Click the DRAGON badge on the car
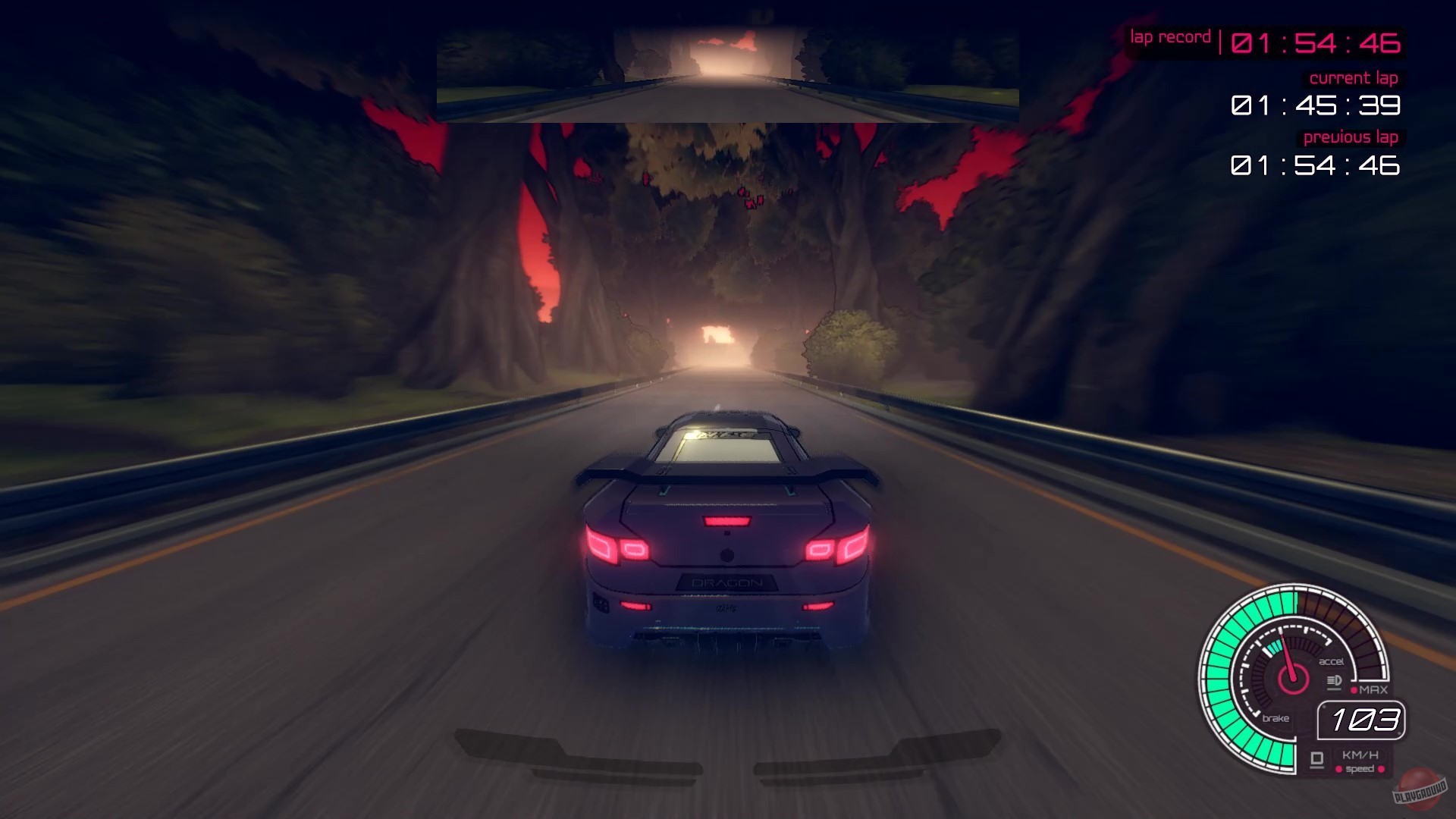This screenshot has height=819, width=1456. [726, 582]
